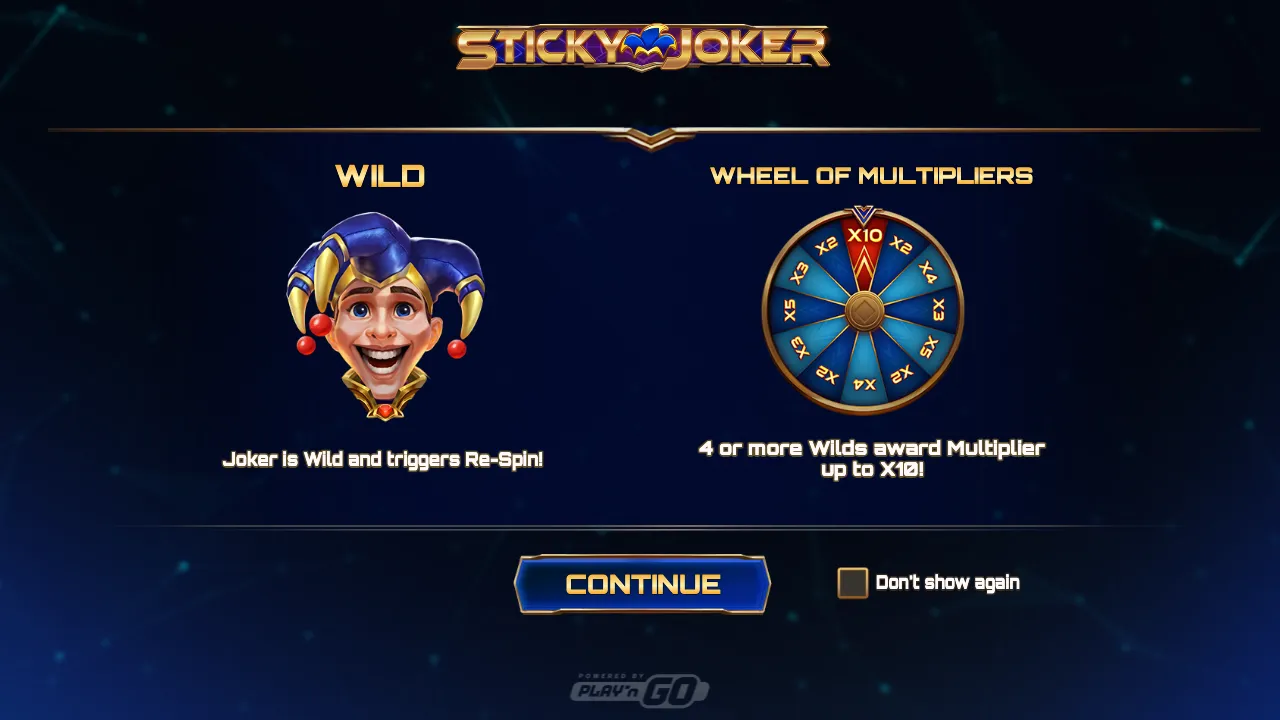Click the jester hat emblem in the logo
Image resolution: width=1280 pixels, height=720 pixels.
point(646,40)
